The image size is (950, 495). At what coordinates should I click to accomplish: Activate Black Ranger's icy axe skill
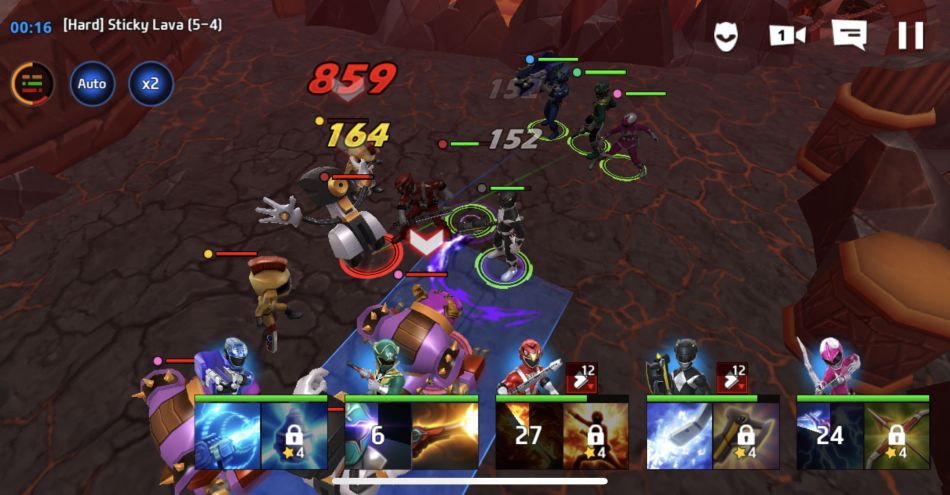click(679, 435)
